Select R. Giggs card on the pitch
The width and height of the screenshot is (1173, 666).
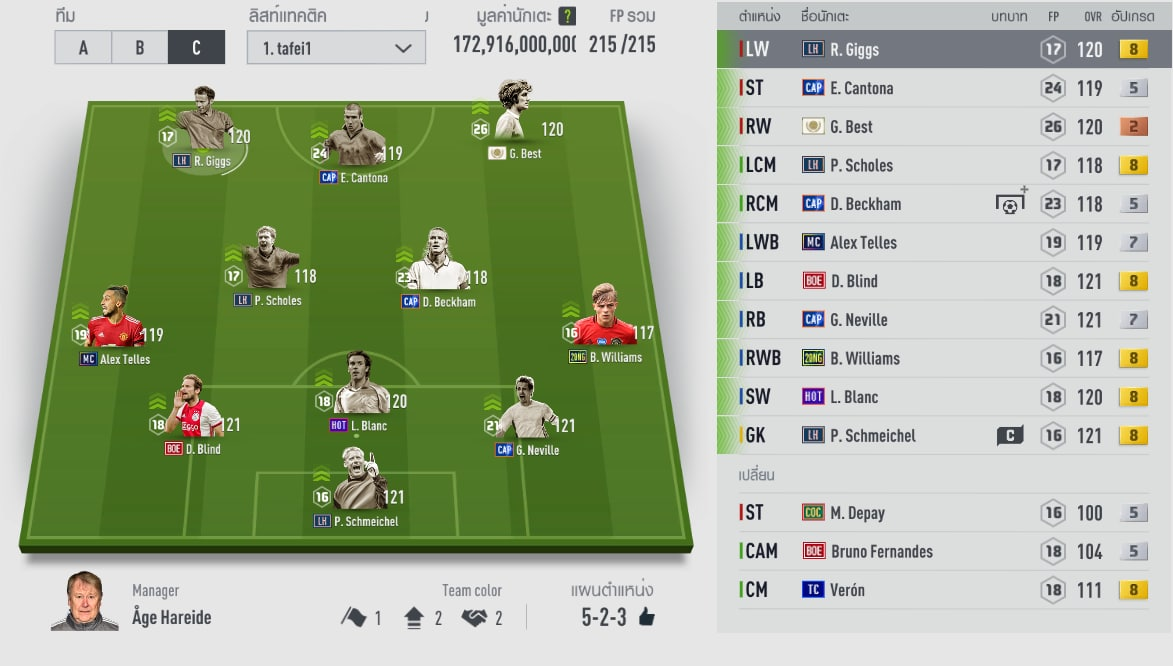(205, 130)
